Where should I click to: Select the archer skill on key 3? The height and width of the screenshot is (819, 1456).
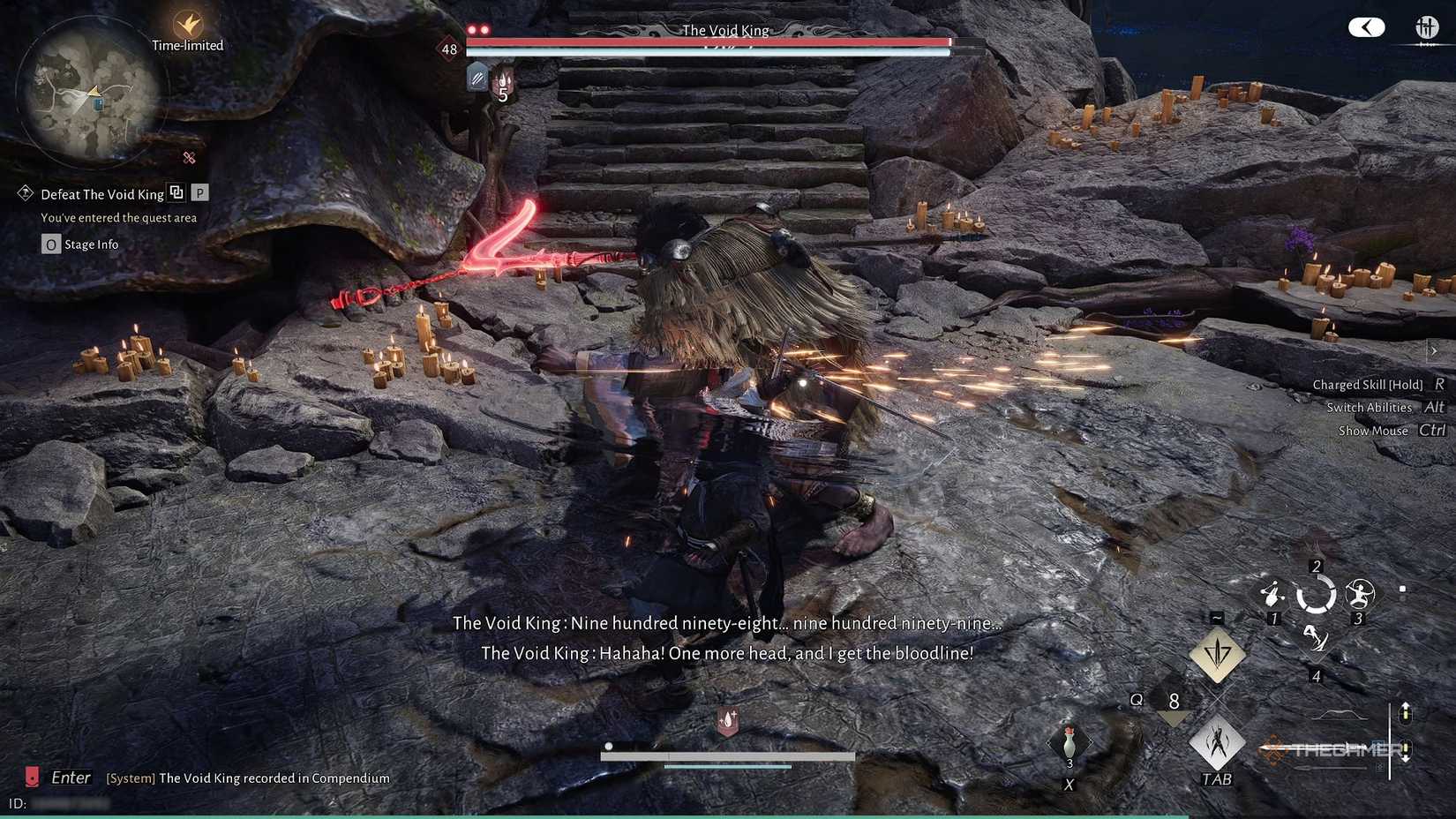coord(1360,594)
